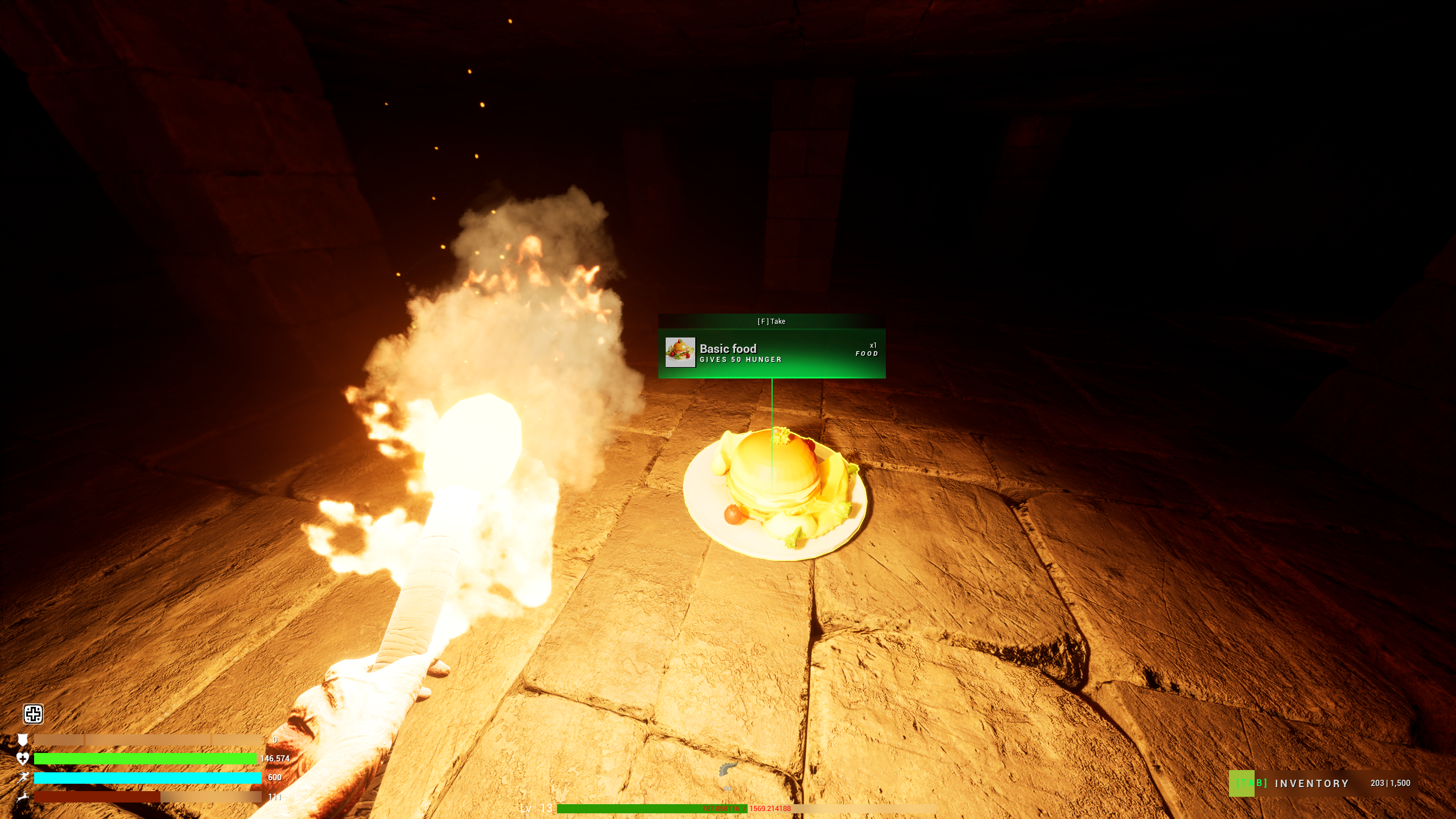Click the running figure stamina icon
The width and height of the screenshot is (1456, 819).
click(x=23, y=777)
